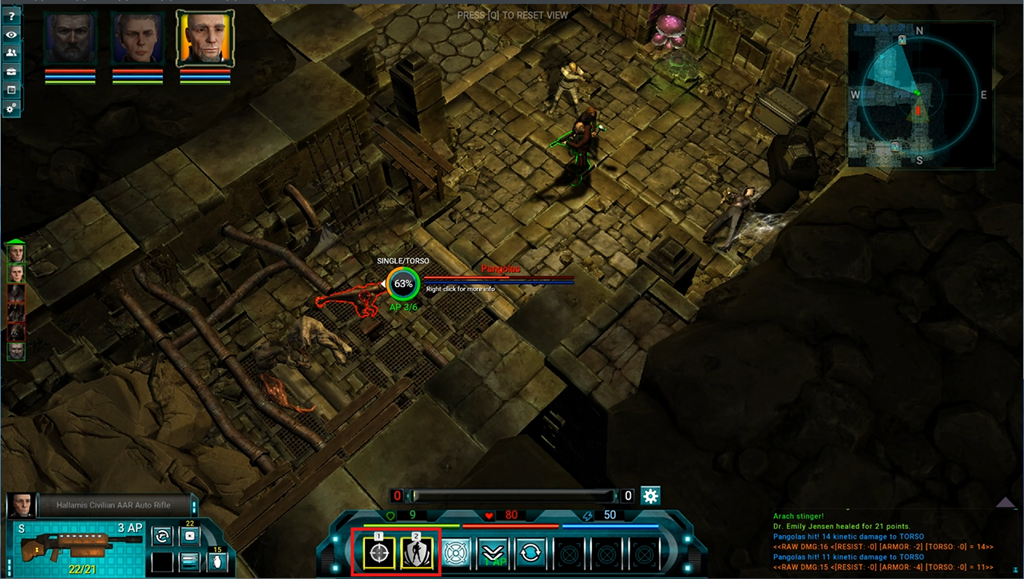
Task: Open the game settings gear in sidebar
Action: pos(11,107)
